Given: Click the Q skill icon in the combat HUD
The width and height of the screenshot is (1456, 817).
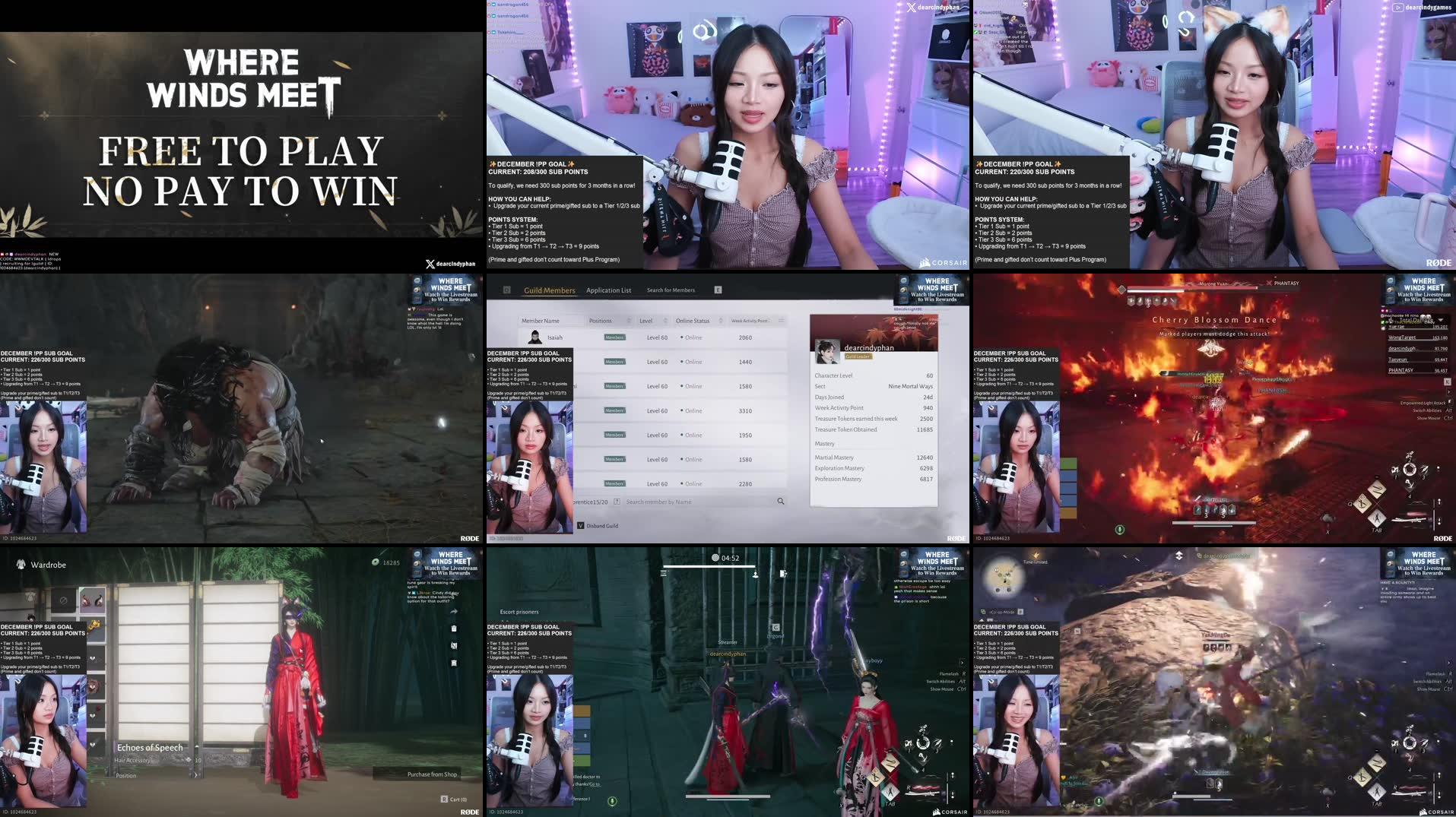Looking at the screenshot, I should 1362,503.
